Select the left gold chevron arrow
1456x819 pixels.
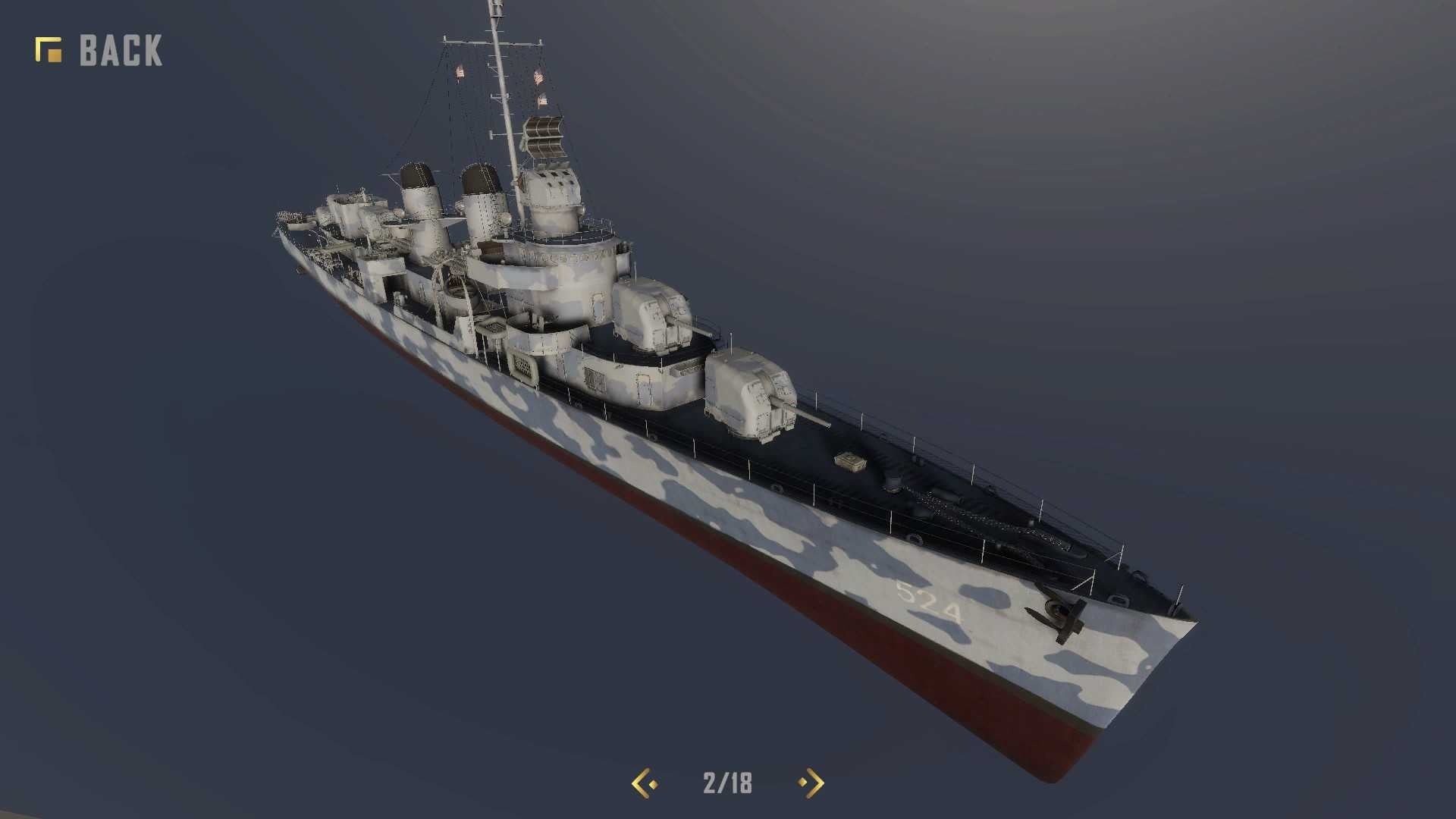tap(639, 784)
